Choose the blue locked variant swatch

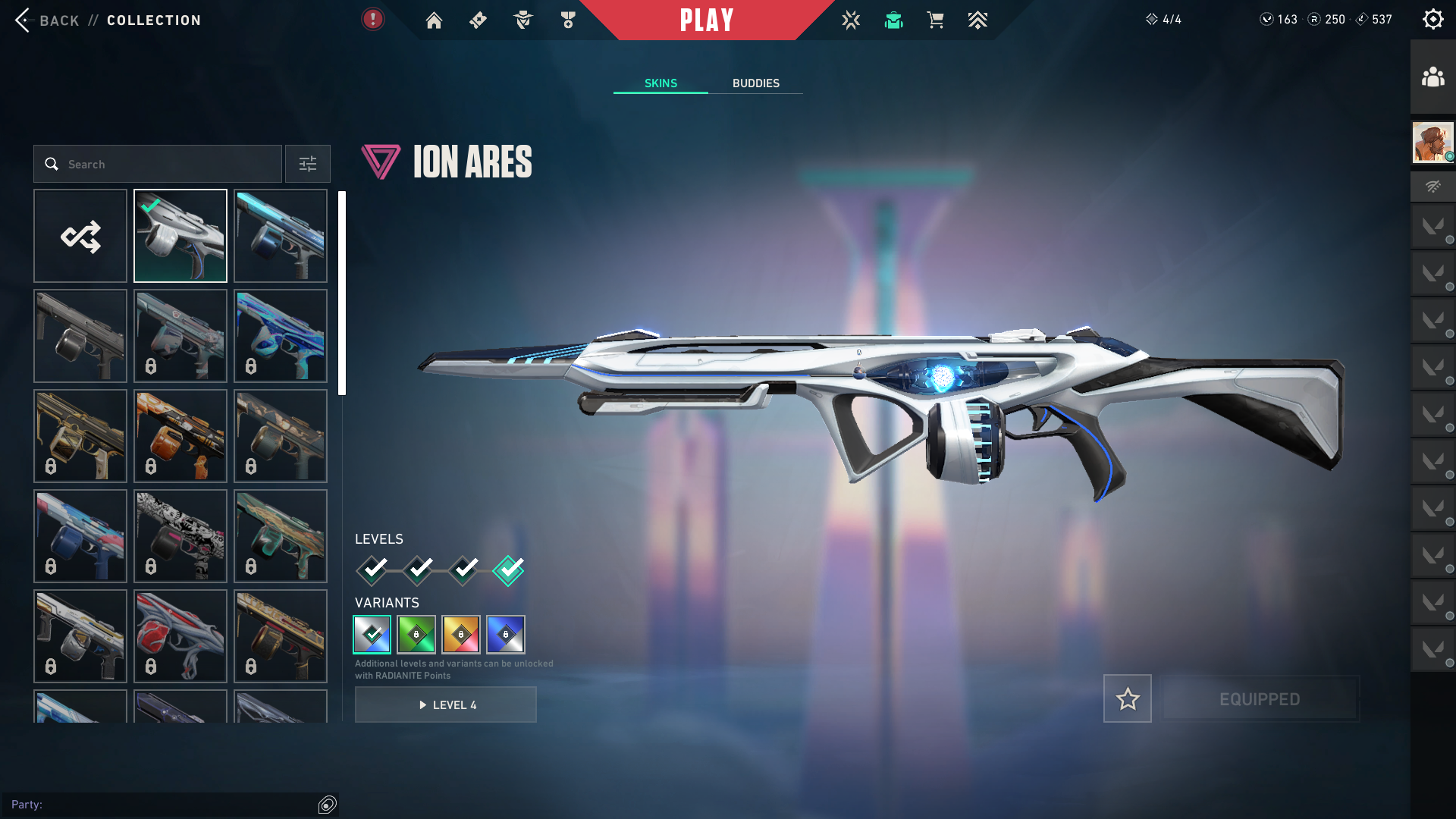coord(506,635)
